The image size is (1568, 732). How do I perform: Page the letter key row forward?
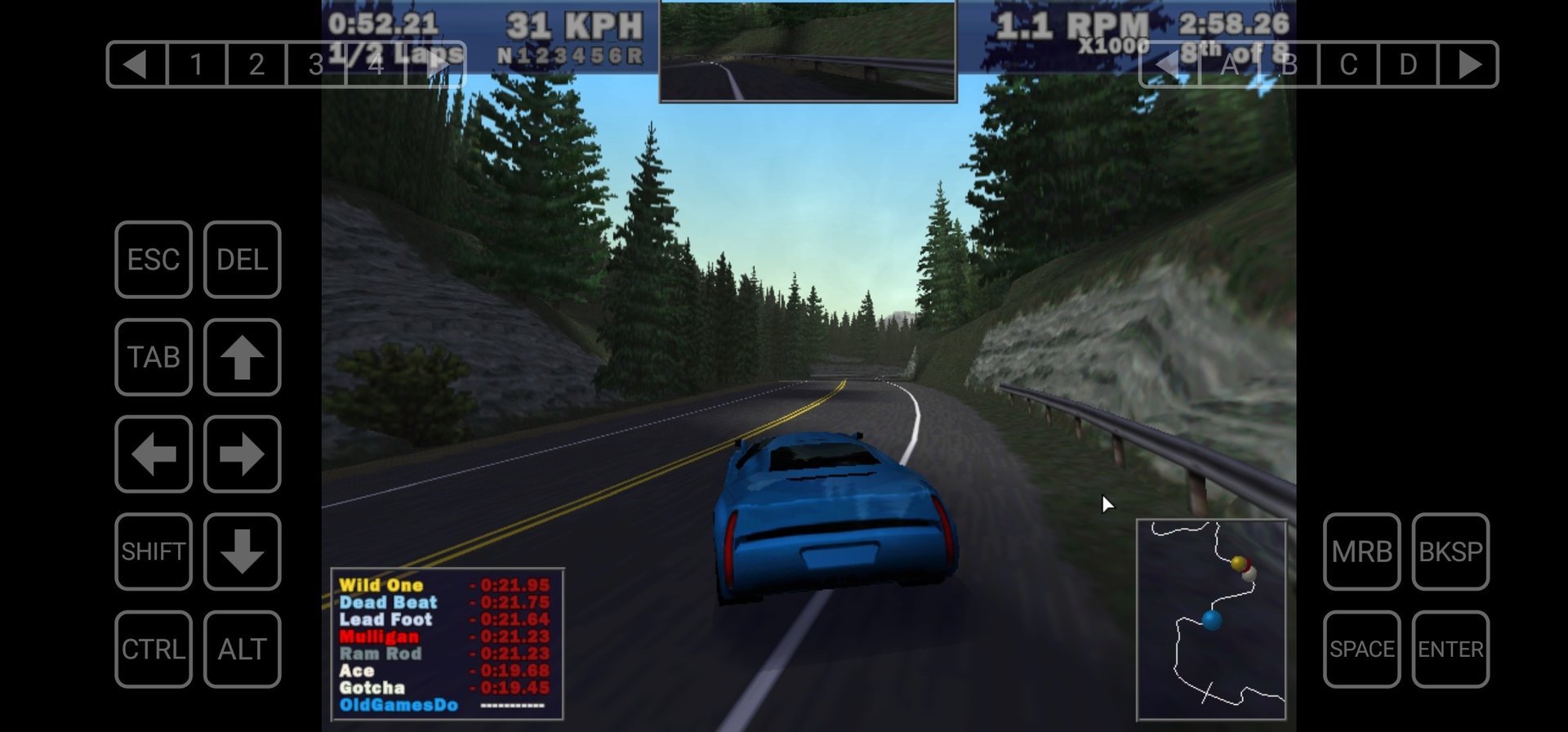point(1468,64)
